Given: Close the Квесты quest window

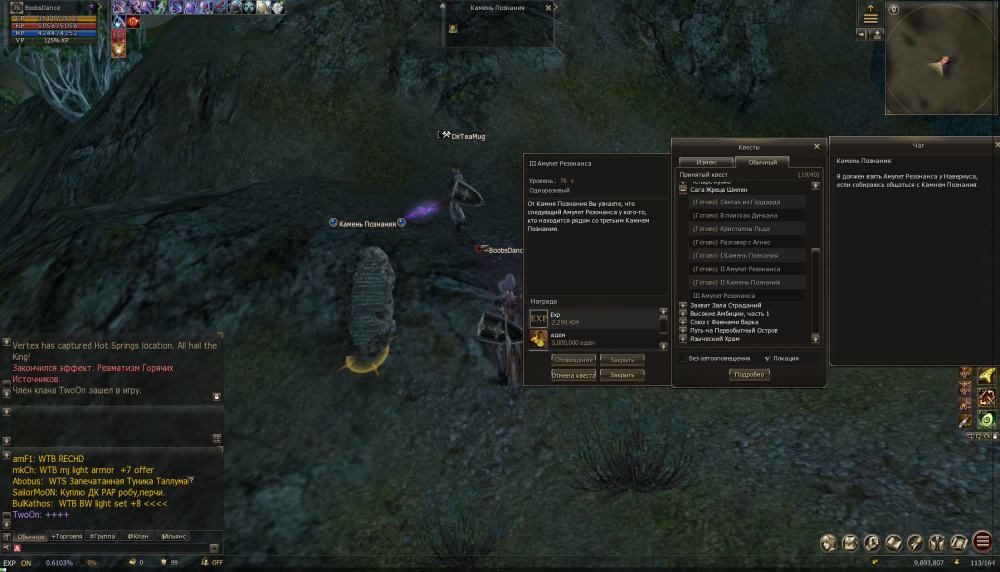Looking at the screenshot, I should click(817, 146).
